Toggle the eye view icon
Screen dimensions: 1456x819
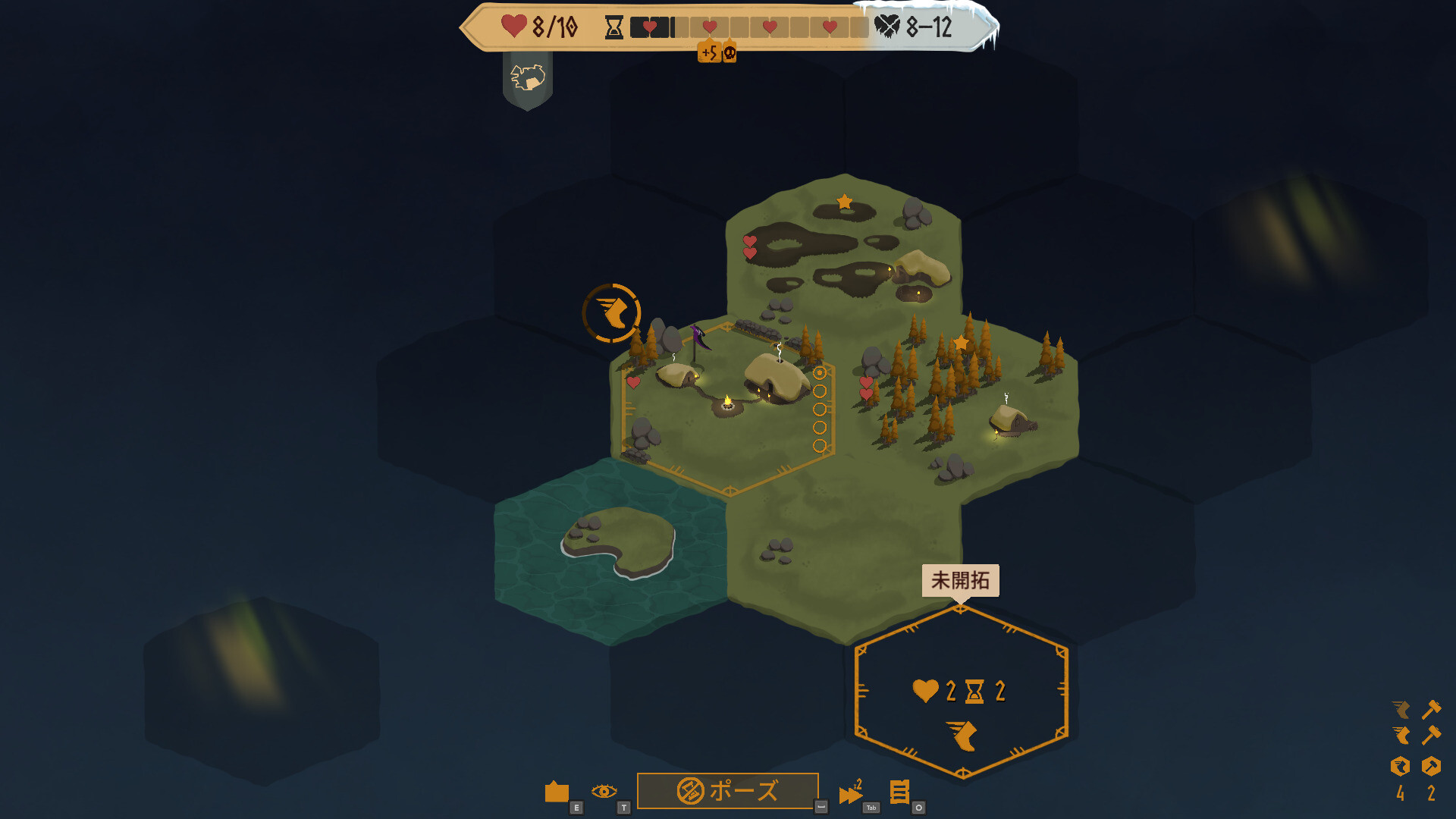coord(604,792)
